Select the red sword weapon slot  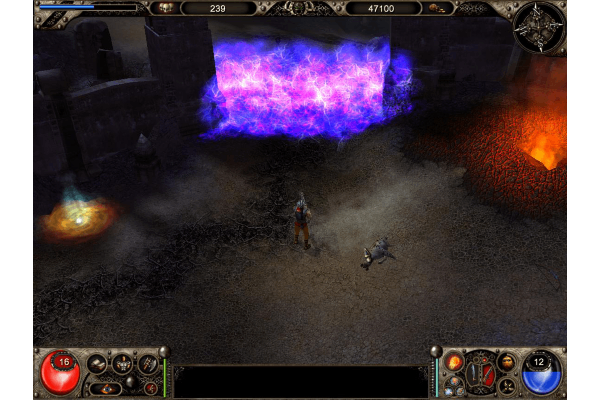[x=488, y=375]
